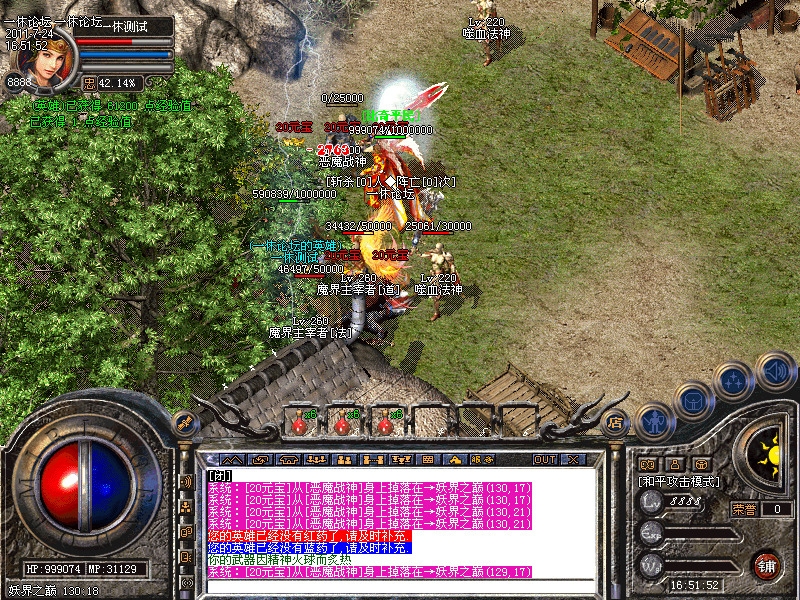800x600 pixels.
Task: Click the Lv level round button
Action: click(651, 503)
